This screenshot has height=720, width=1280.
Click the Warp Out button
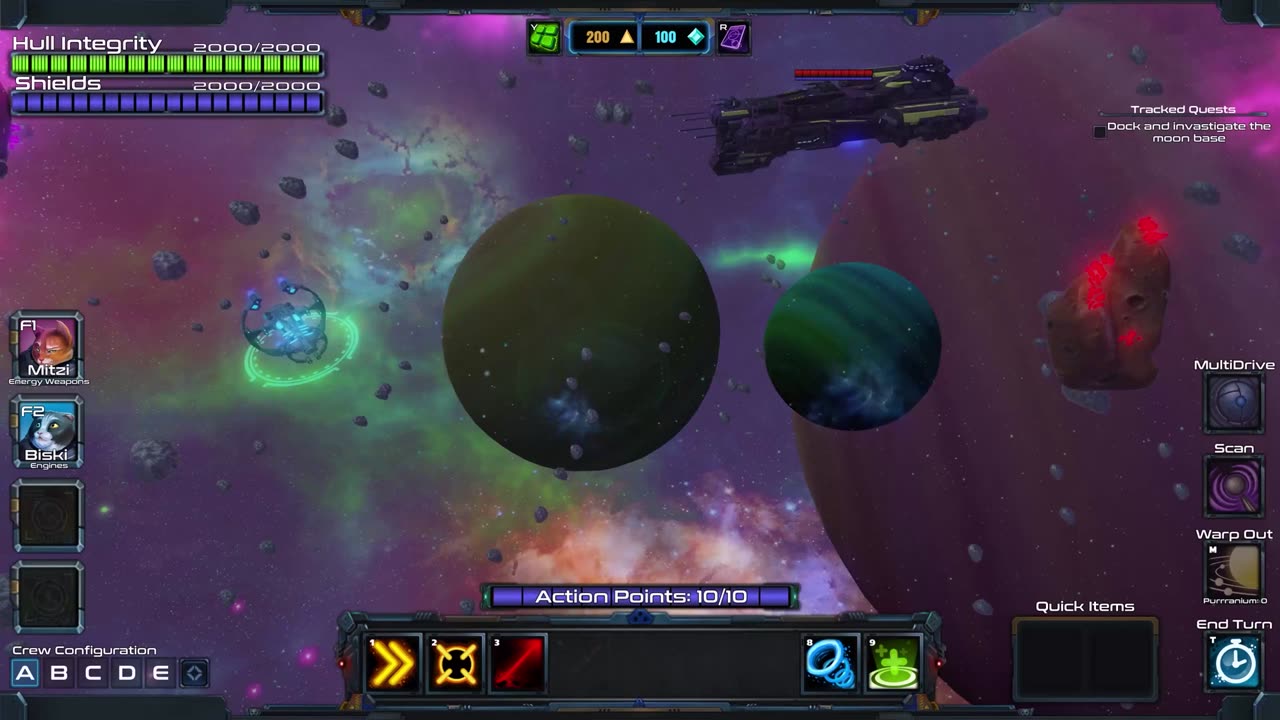[x=1234, y=571]
